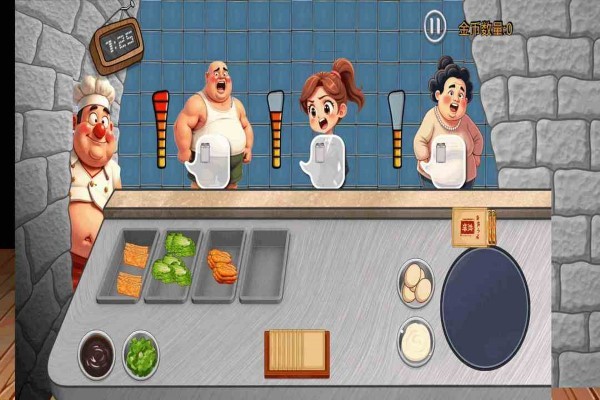600x400 pixels.
Task: Pick the crispy cracker tray
Action: click(x=131, y=267)
